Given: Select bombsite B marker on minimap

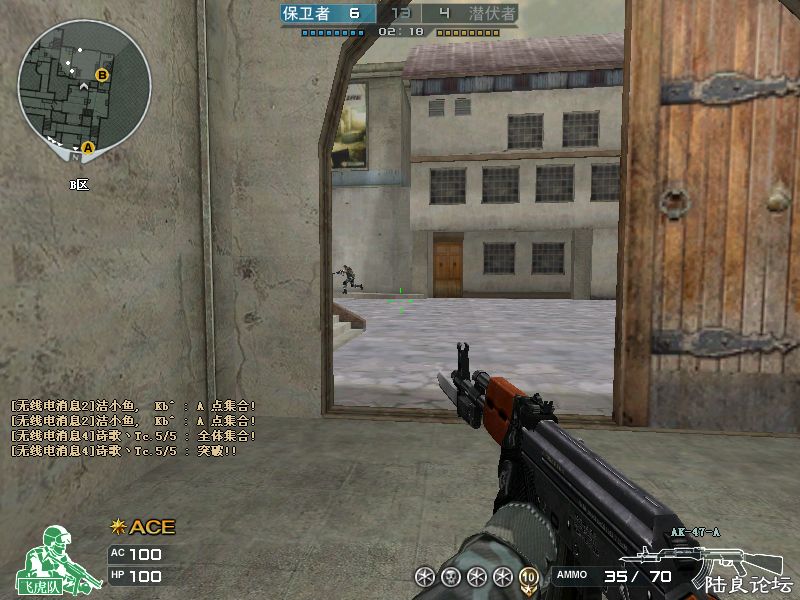Looking at the screenshot, I should [x=101, y=75].
